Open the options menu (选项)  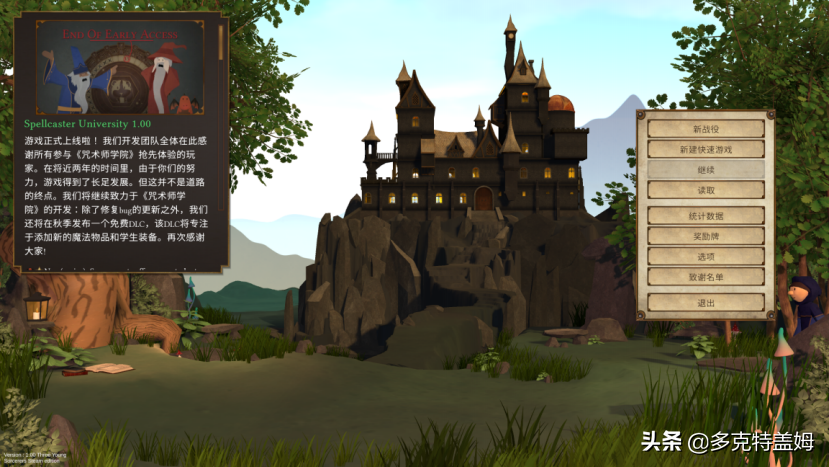tap(705, 256)
